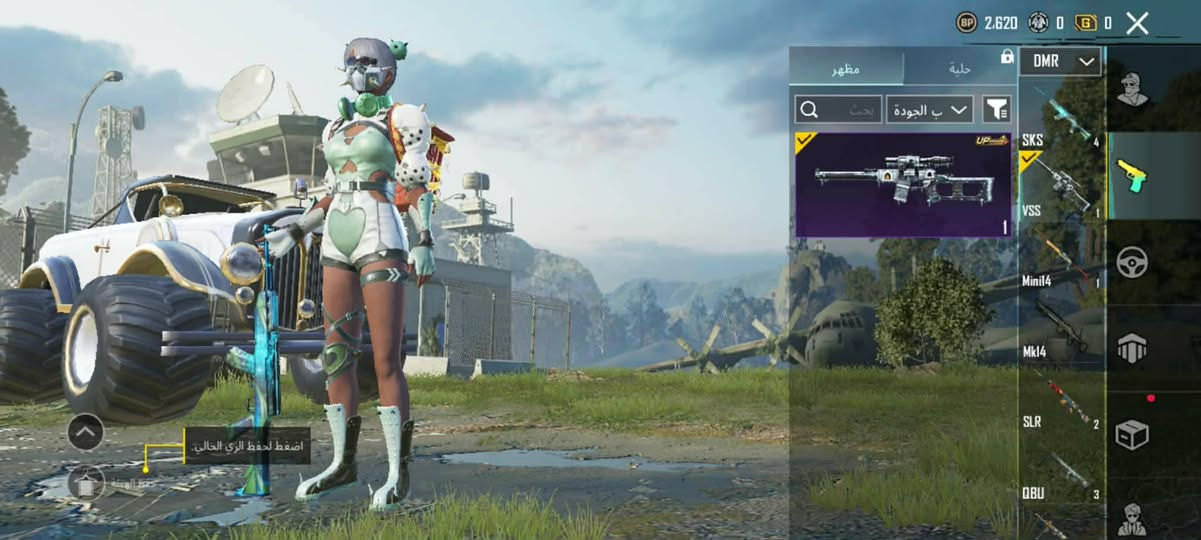Pick the Mk14 weapon entry

(1061, 330)
